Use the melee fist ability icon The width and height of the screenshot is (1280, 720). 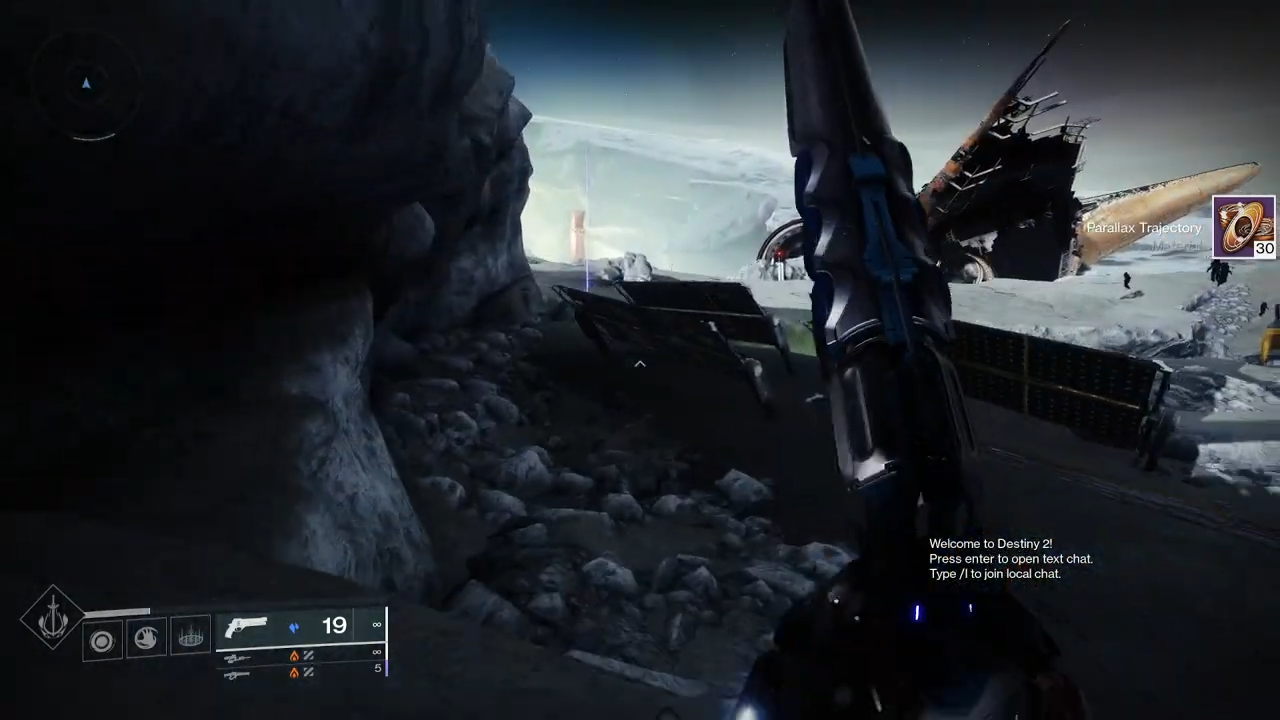pyautogui.click(x=146, y=637)
